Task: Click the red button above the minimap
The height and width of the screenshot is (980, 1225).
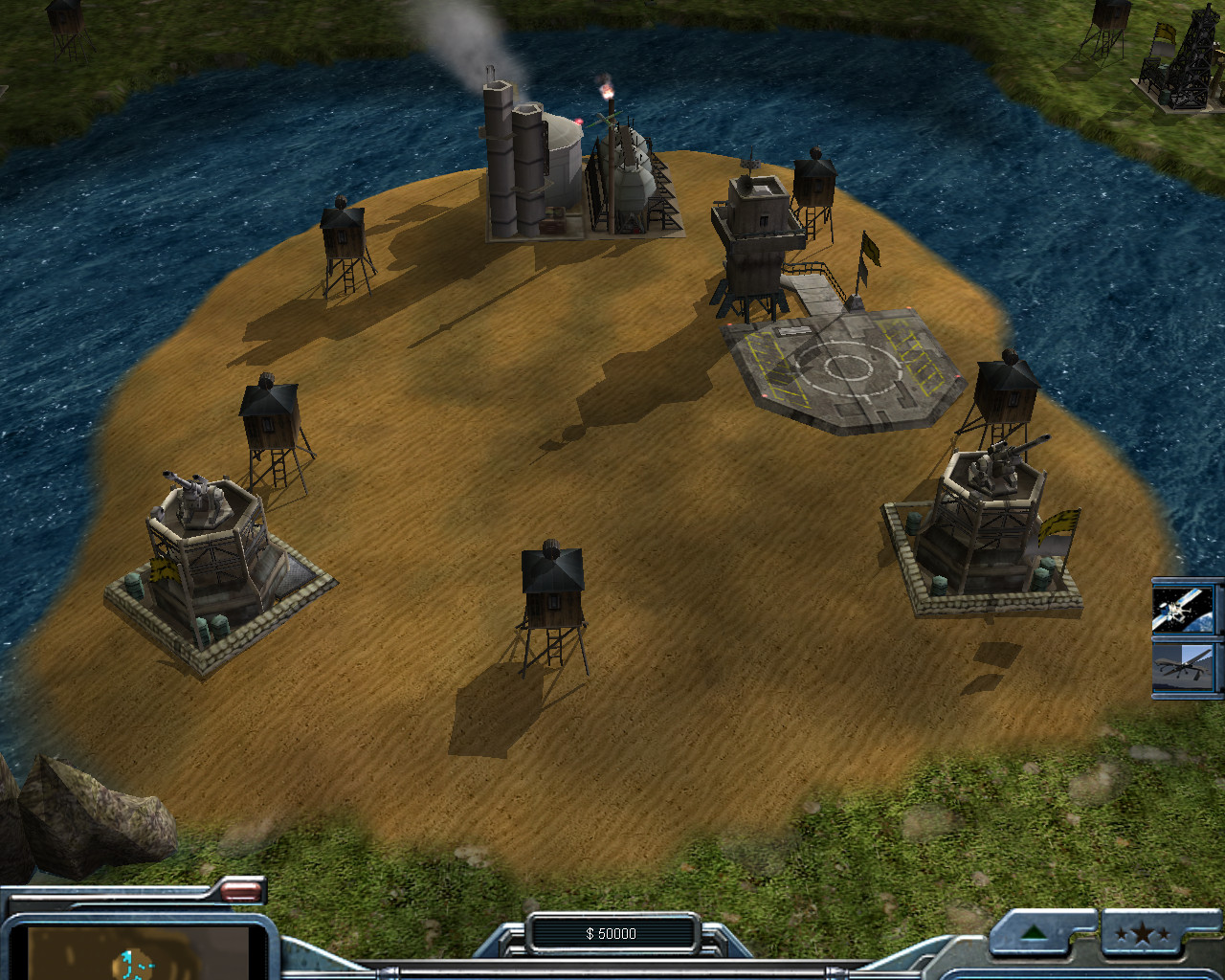Action: (x=241, y=891)
